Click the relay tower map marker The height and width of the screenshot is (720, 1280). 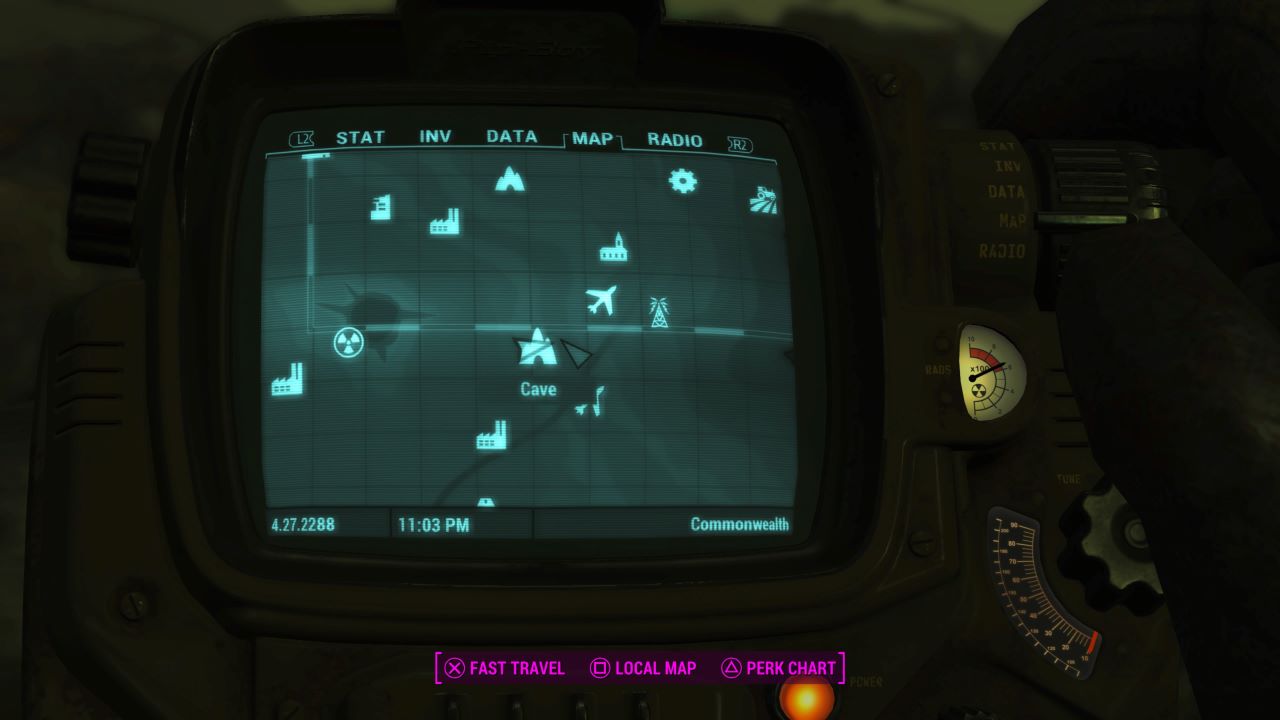[x=660, y=311]
